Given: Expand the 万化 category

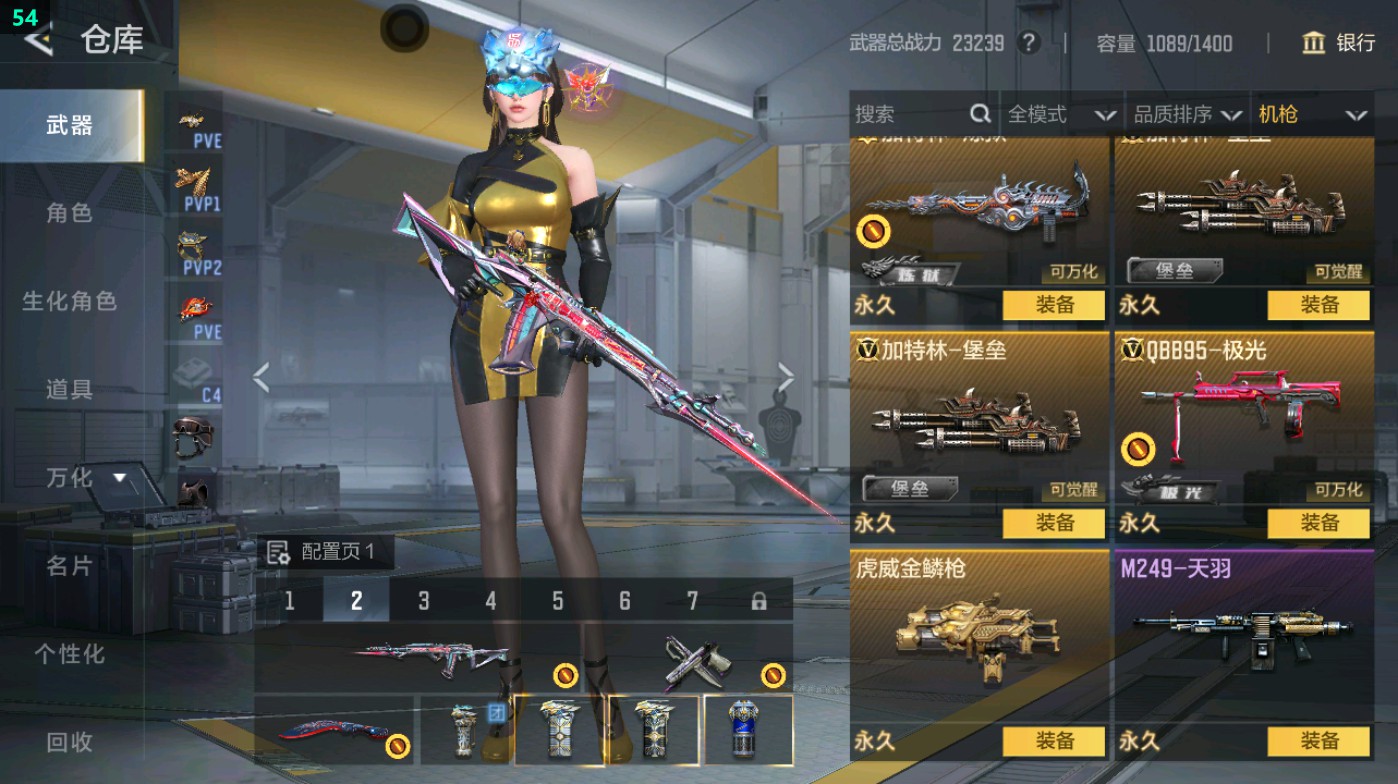Looking at the screenshot, I should pyautogui.click(x=85, y=478).
